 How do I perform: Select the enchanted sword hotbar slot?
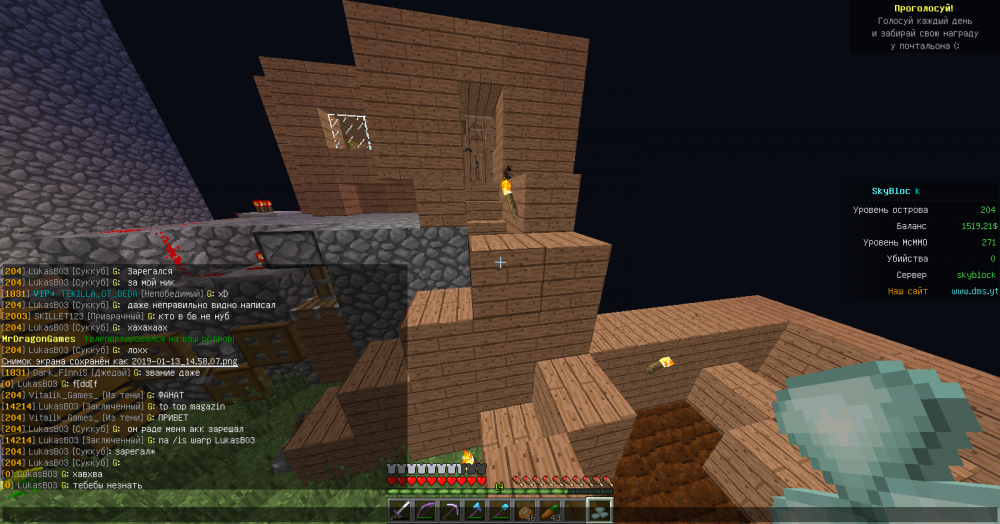(x=400, y=511)
